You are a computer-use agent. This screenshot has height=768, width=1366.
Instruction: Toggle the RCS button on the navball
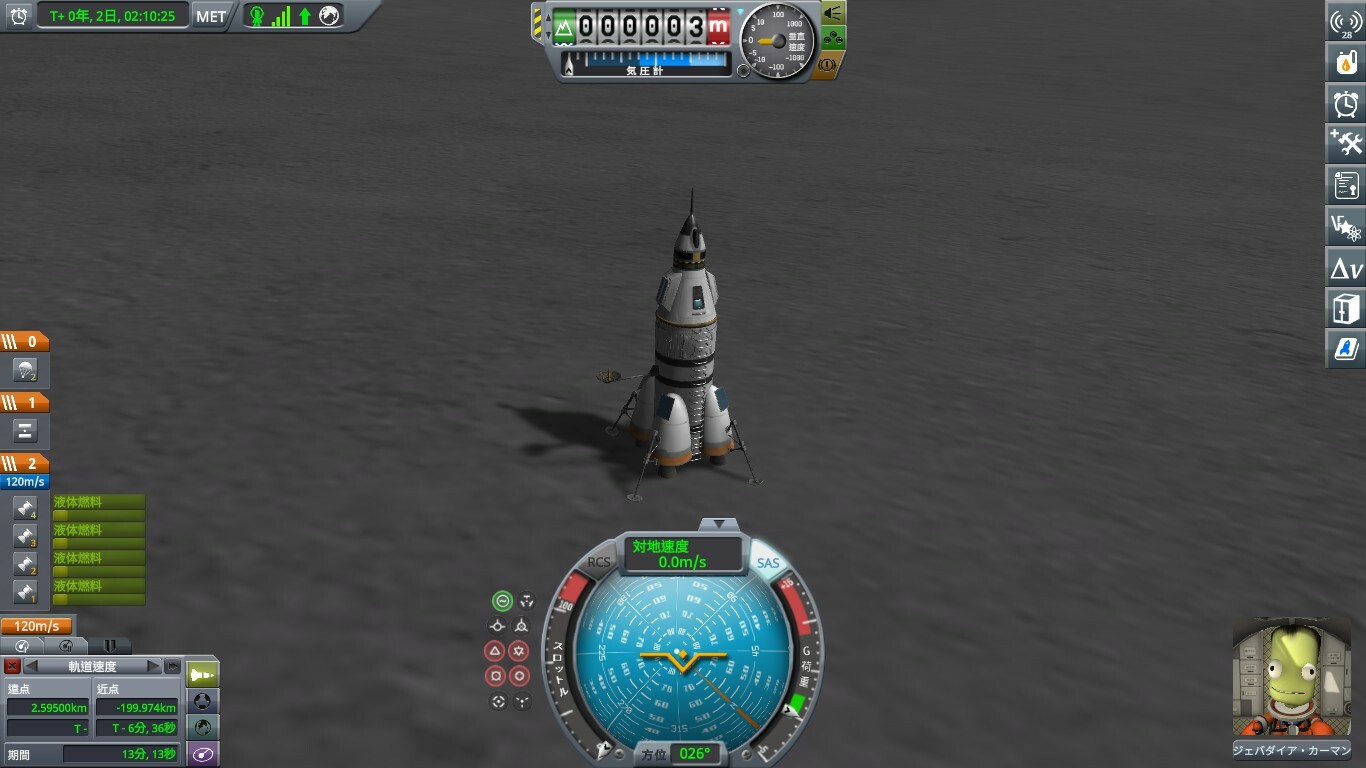click(x=599, y=563)
